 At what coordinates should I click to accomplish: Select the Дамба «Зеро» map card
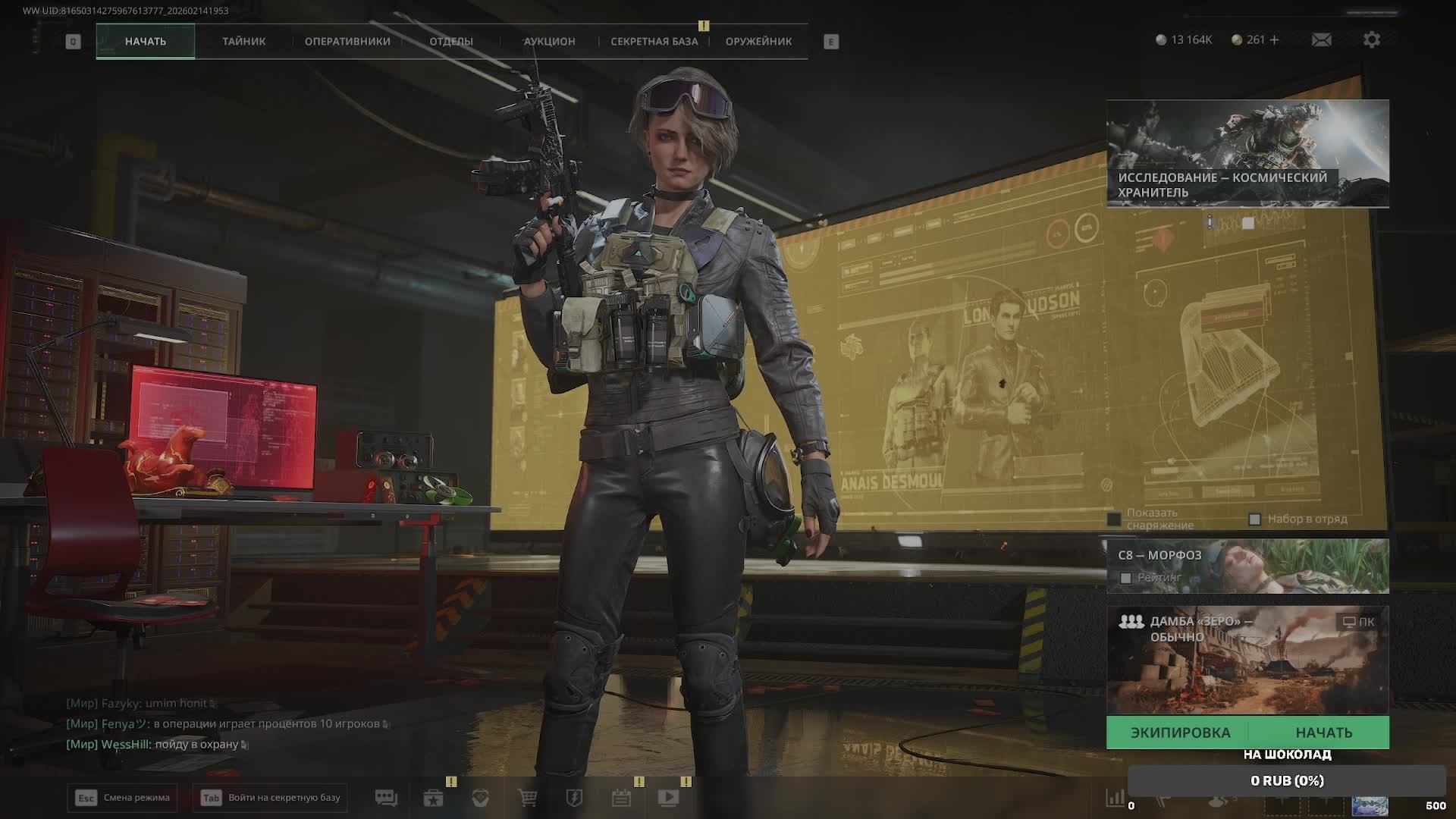point(1247,660)
